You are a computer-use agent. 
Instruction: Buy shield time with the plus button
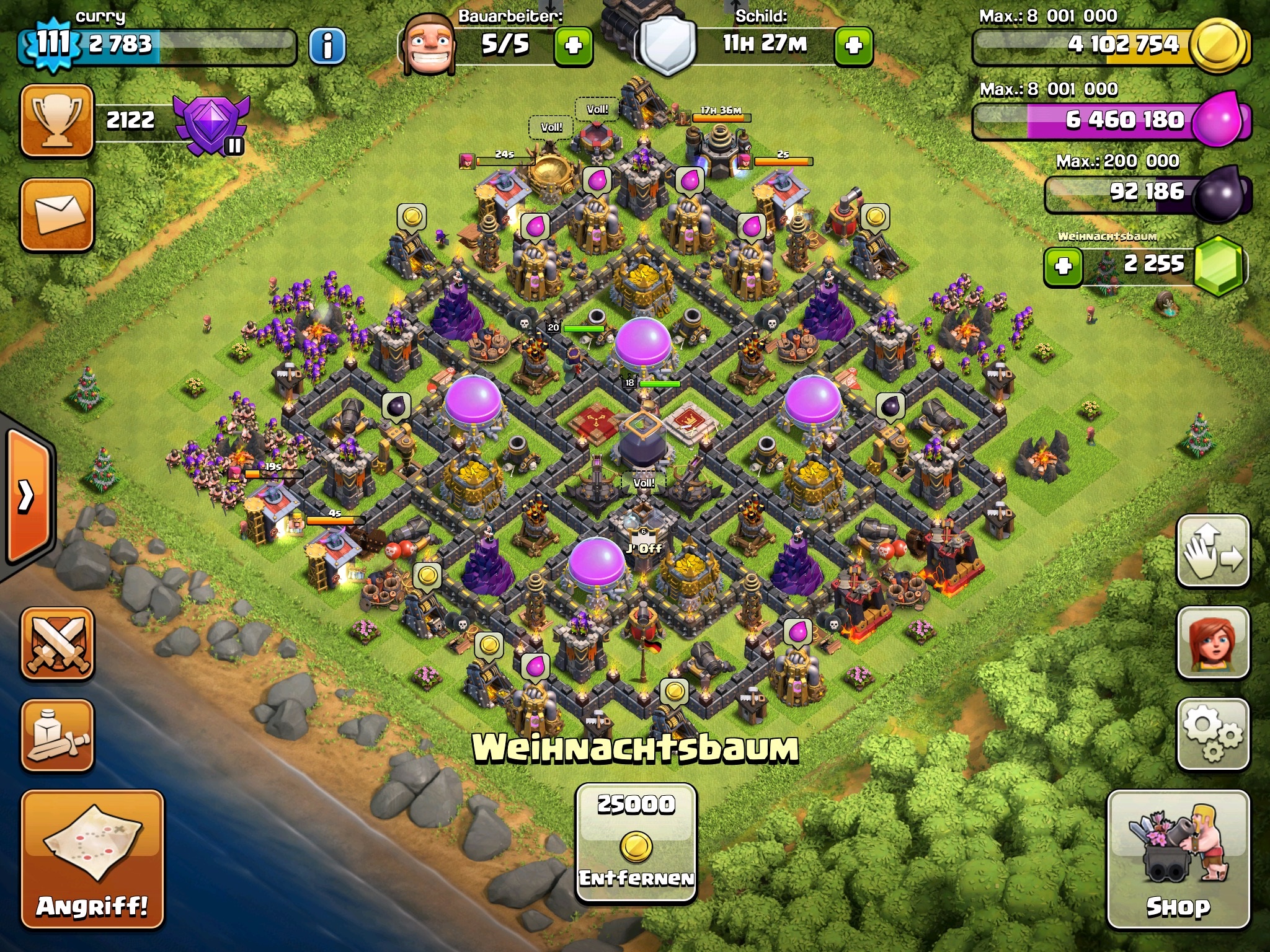(x=853, y=45)
